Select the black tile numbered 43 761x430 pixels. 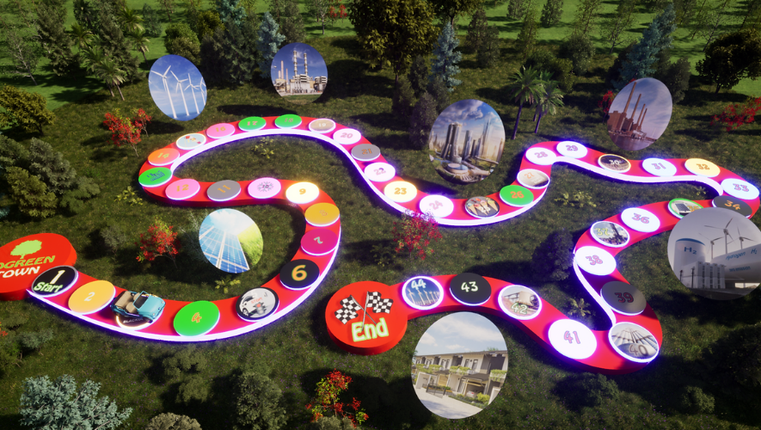click(469, 288)
